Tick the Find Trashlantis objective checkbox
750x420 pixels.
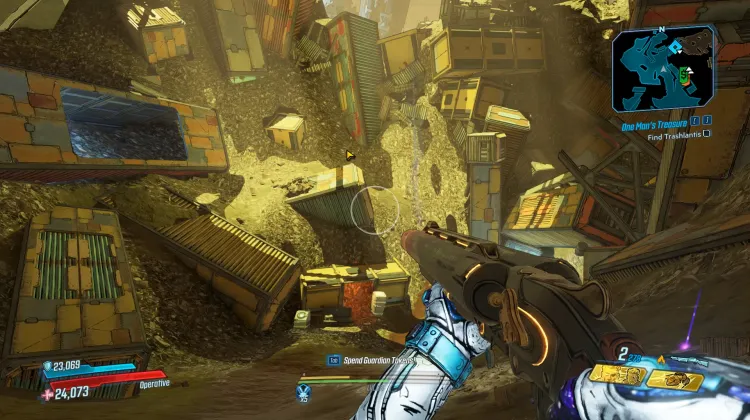(x=707, y=134)
